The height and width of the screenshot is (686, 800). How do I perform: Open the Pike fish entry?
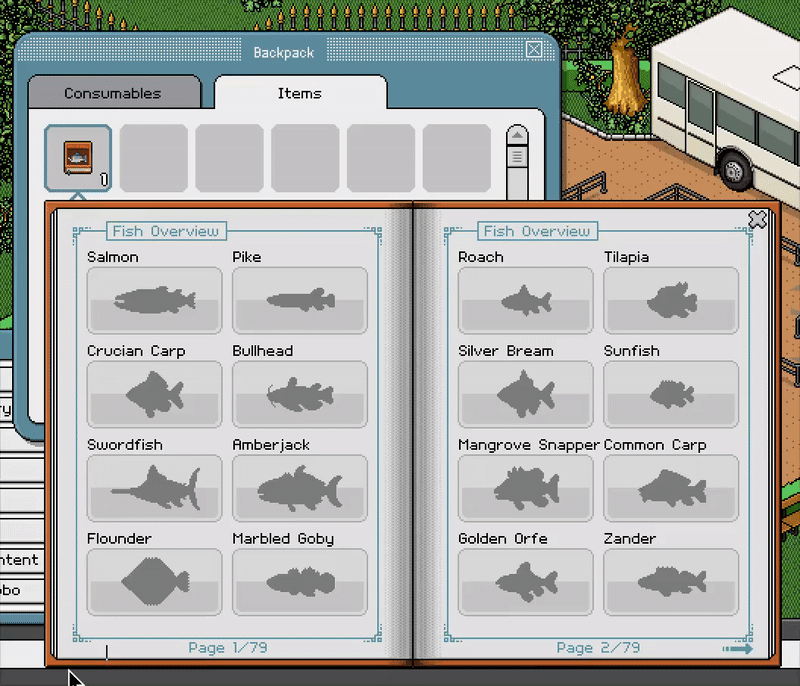(300, 300)
